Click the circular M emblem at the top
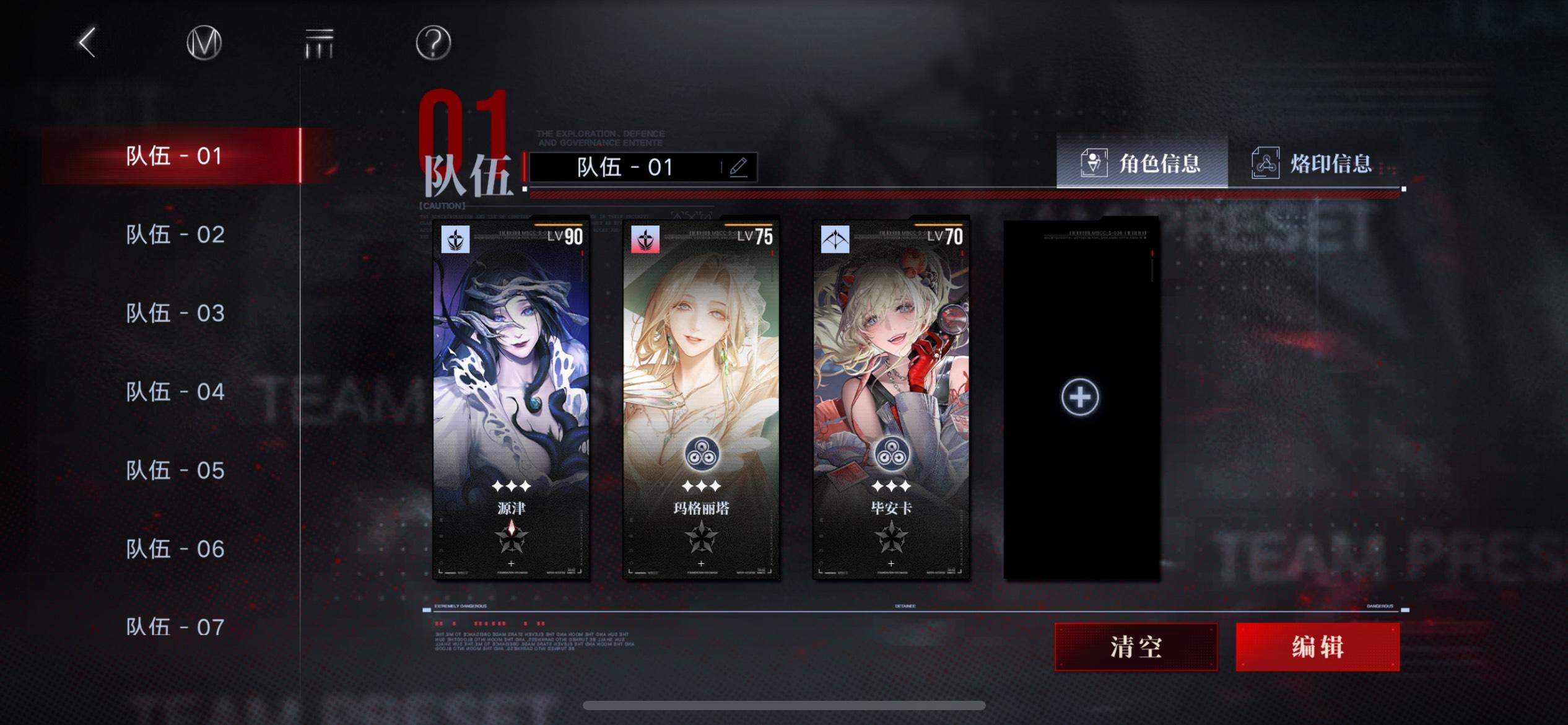Viewport: 1568px width, 725px height. [x=204, y=42]
